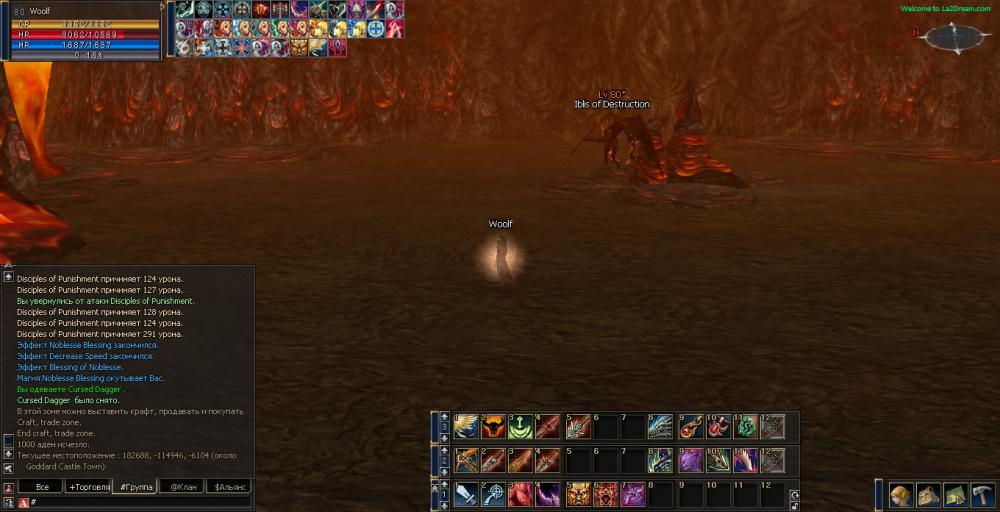Activate the golden lion face skill
The height and width of the screenshot is (512, 1000).
[x=578, y=494]
